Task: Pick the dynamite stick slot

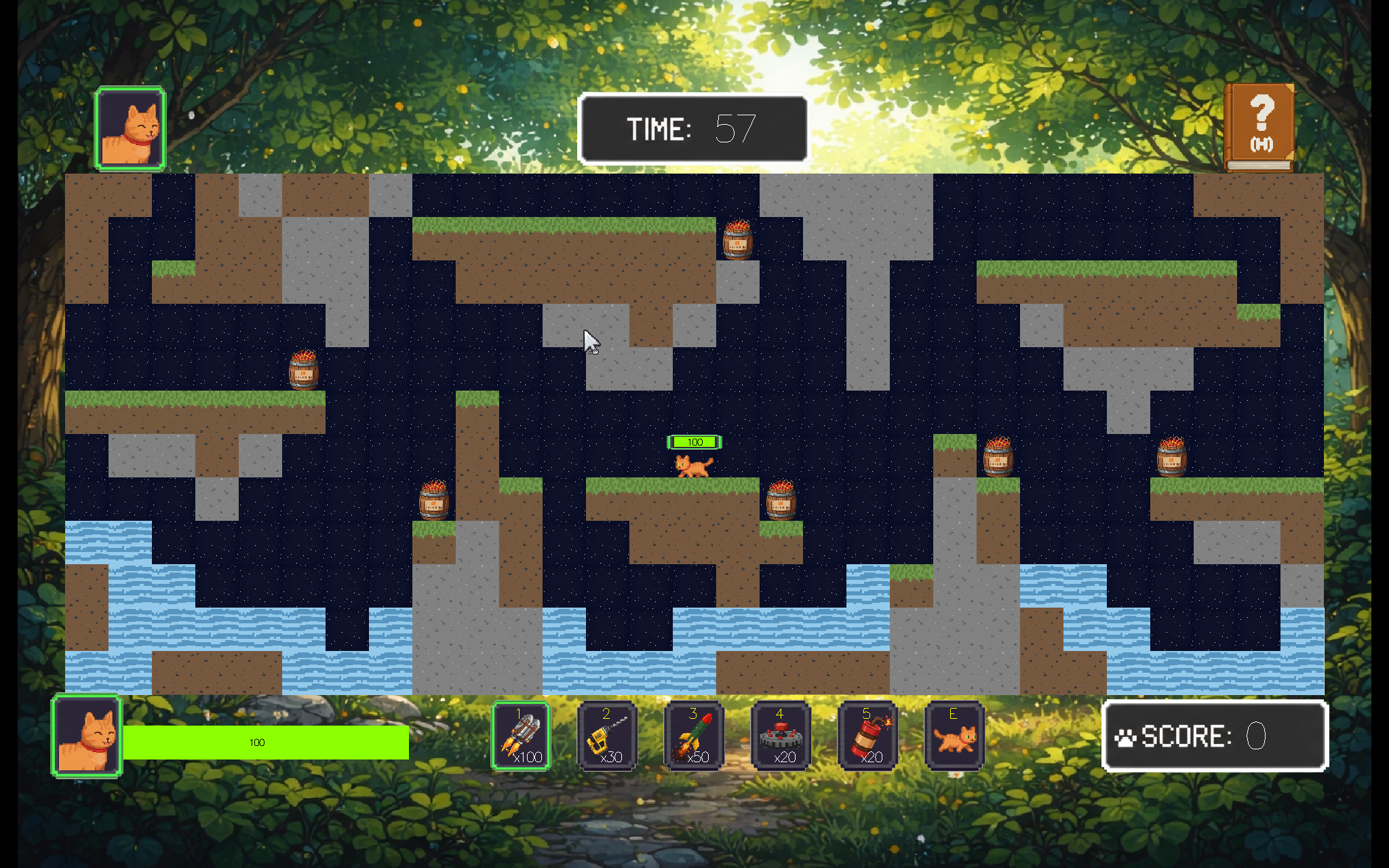Action: click(x=867, y=736)
